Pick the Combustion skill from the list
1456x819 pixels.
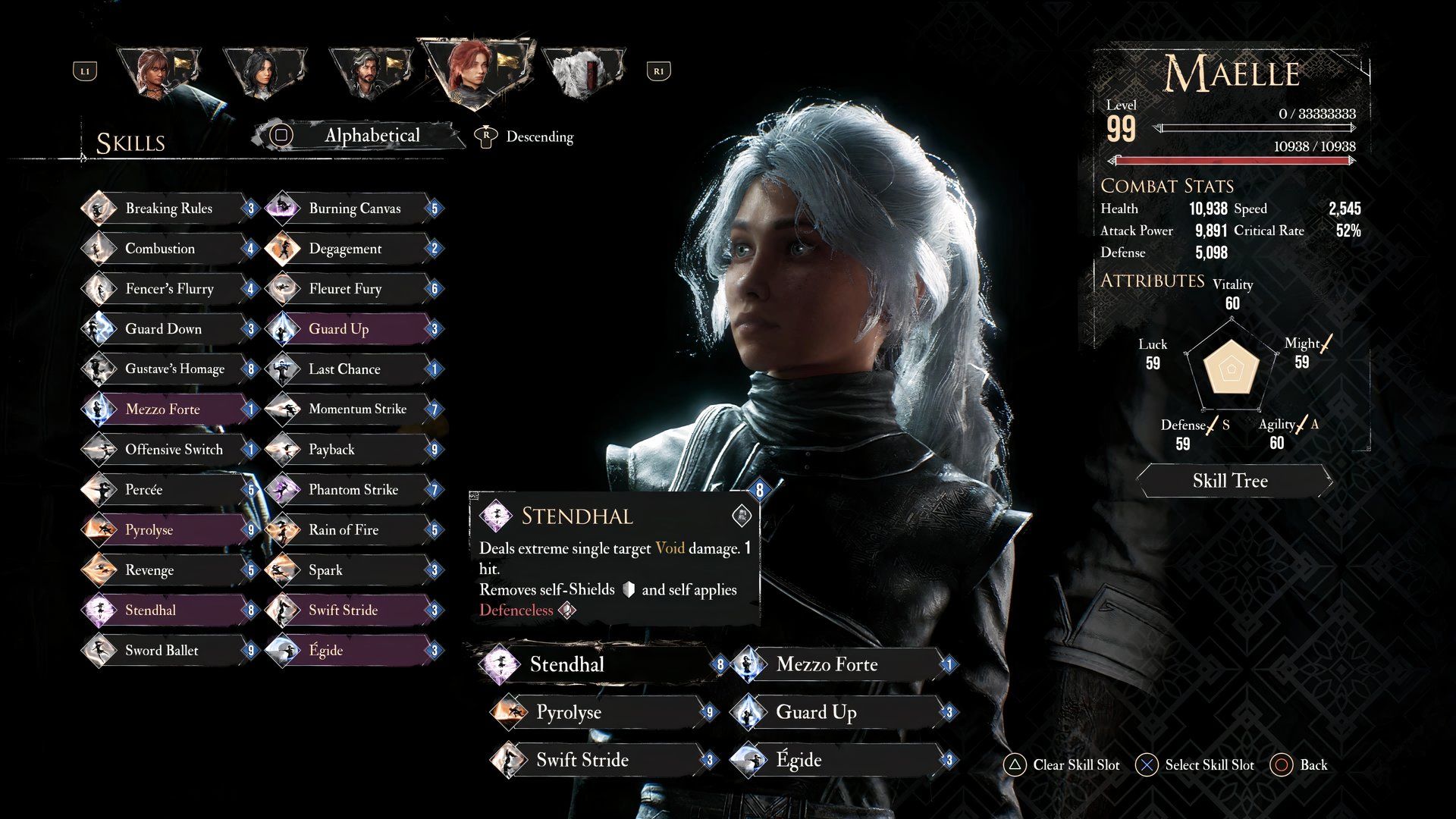point(161,249)
